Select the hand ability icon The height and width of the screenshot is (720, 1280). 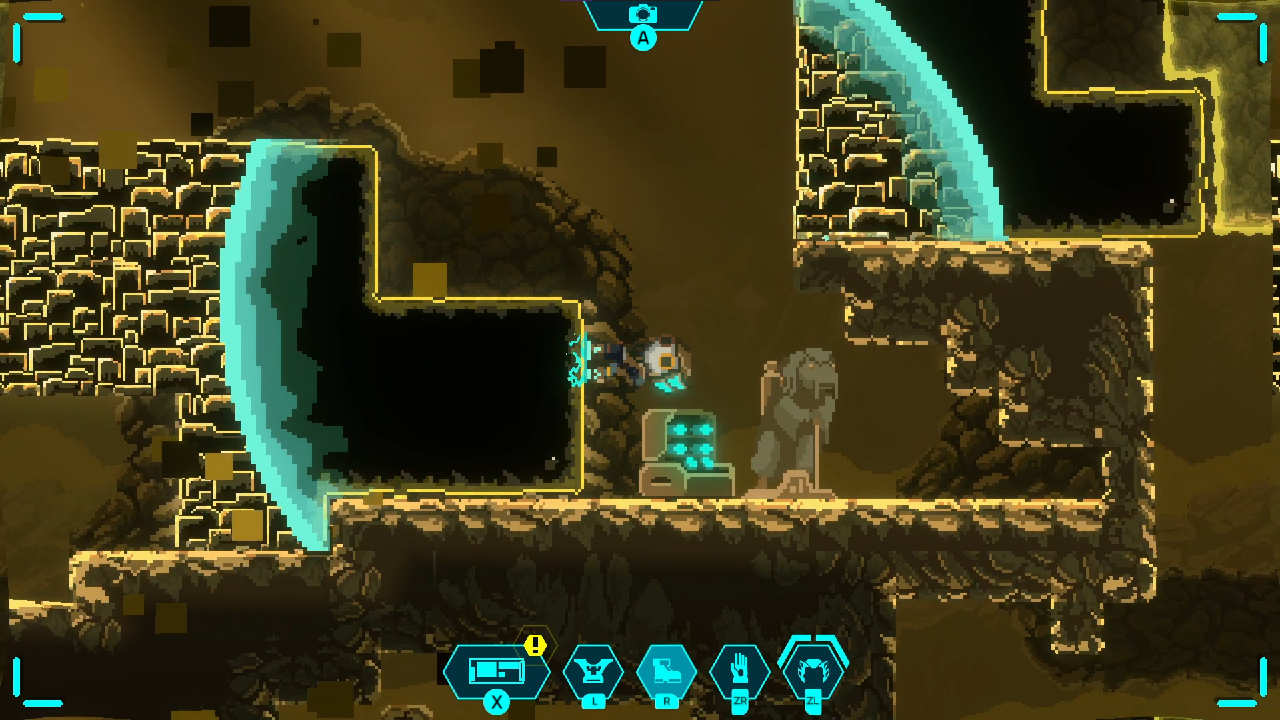pyautogui.click(x=740, y=667)
